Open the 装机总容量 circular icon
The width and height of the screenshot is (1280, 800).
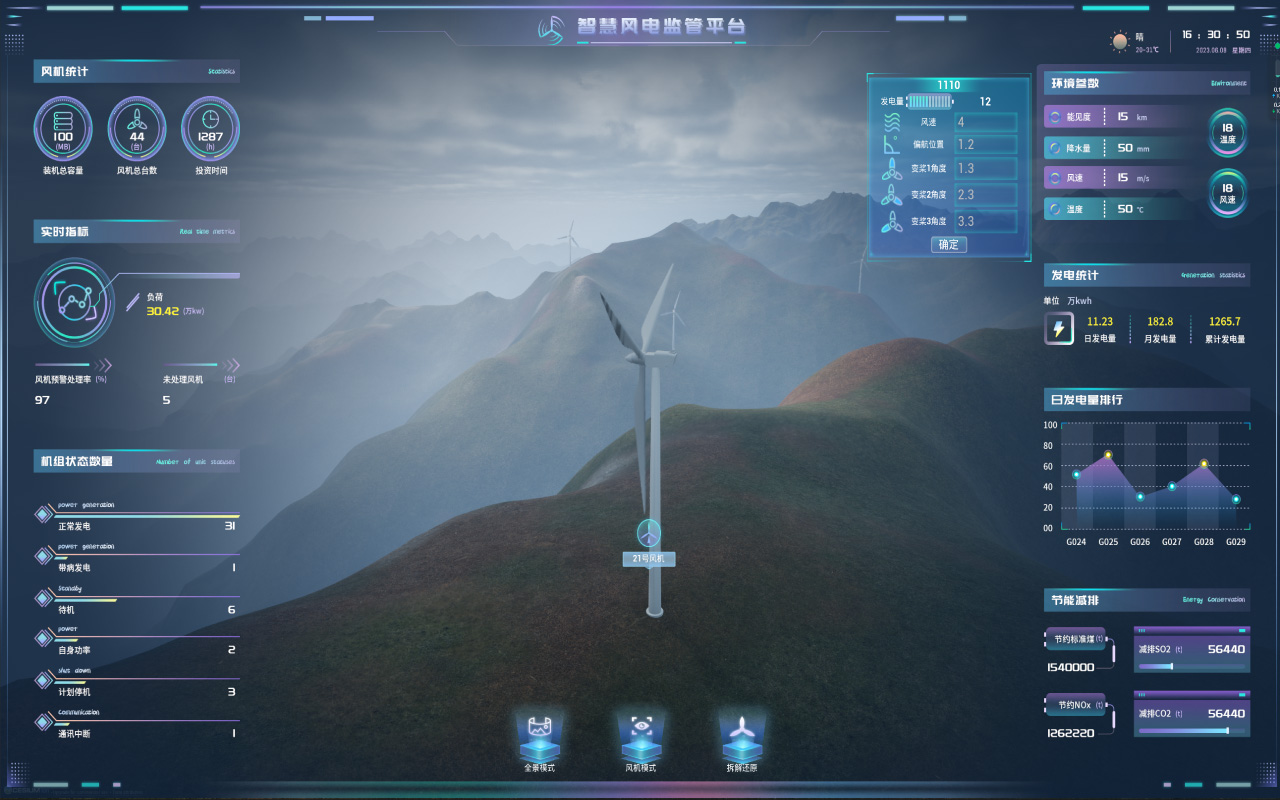[x=63, y=130]
